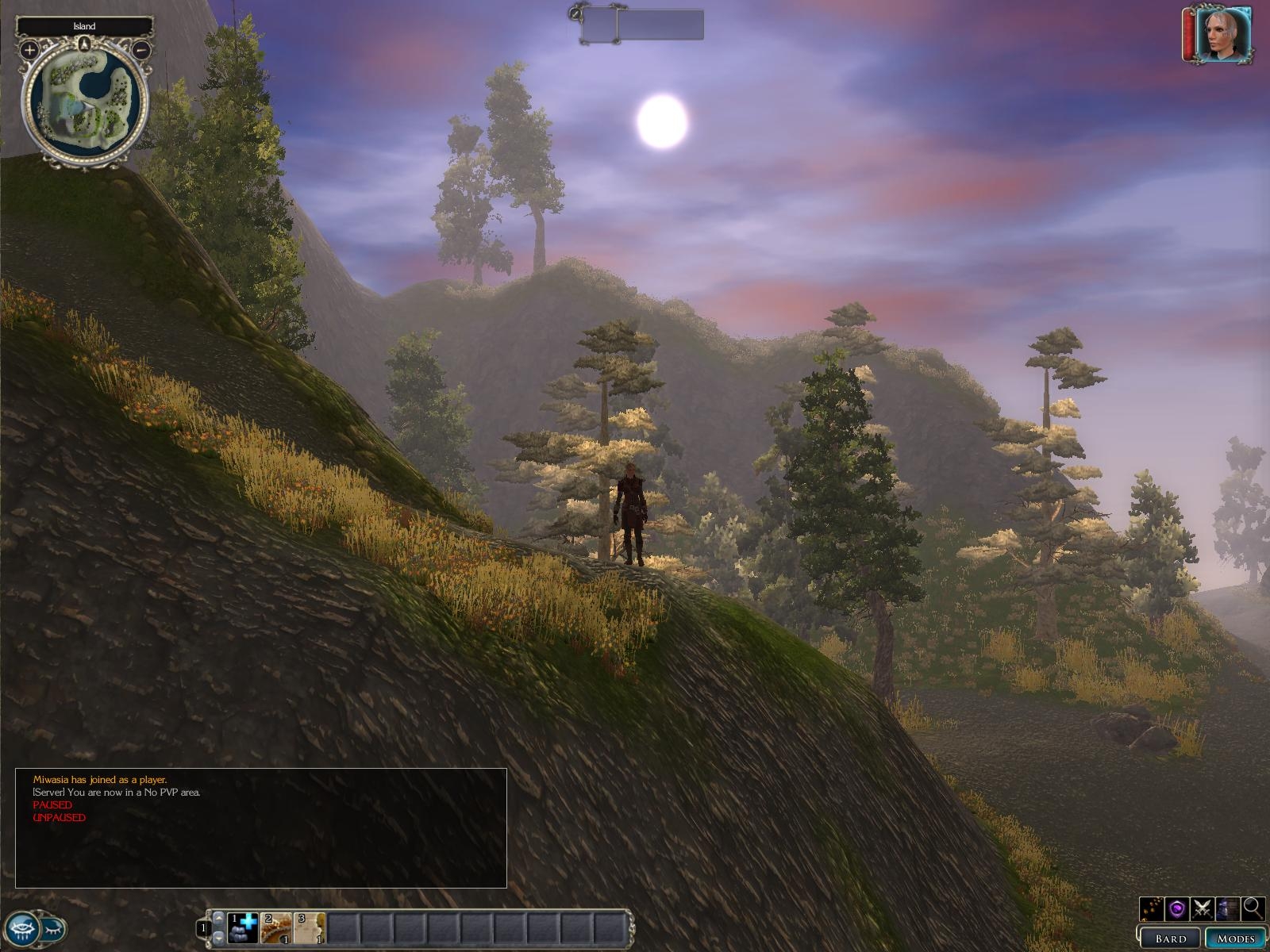1270x952 pixels.
Task: Select the character portrait
Action: [1222, 34]
